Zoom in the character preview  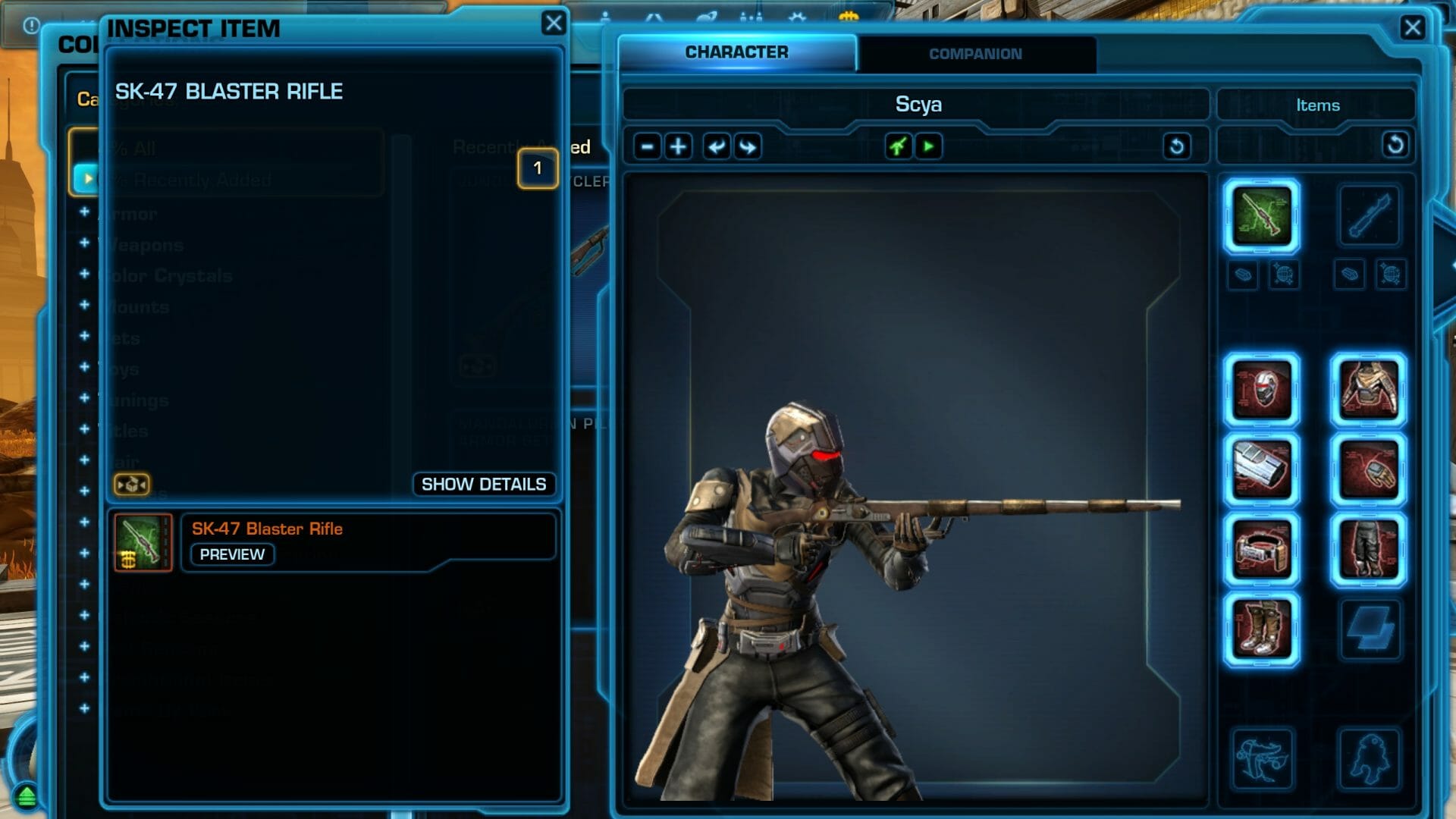coord(679,146)
